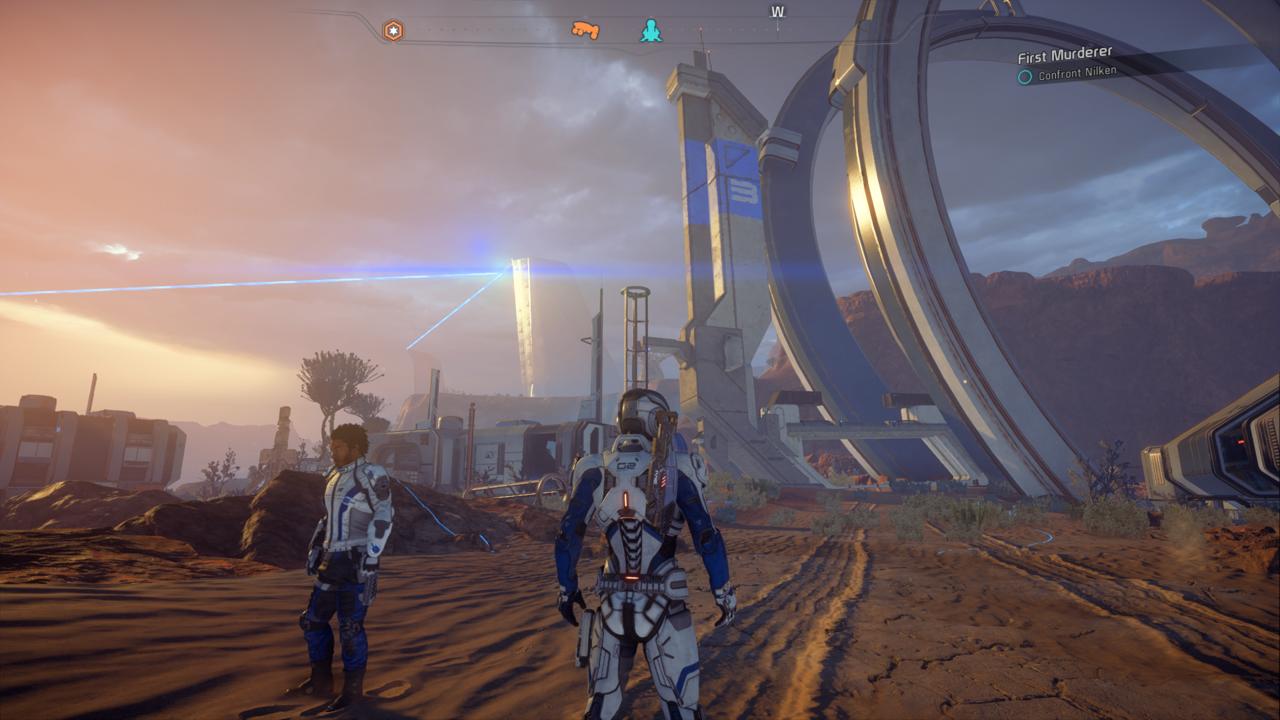This screenshot has height=720, width=1280.
Task: Open the First Murderer quest tracker
Action: 1065,54
